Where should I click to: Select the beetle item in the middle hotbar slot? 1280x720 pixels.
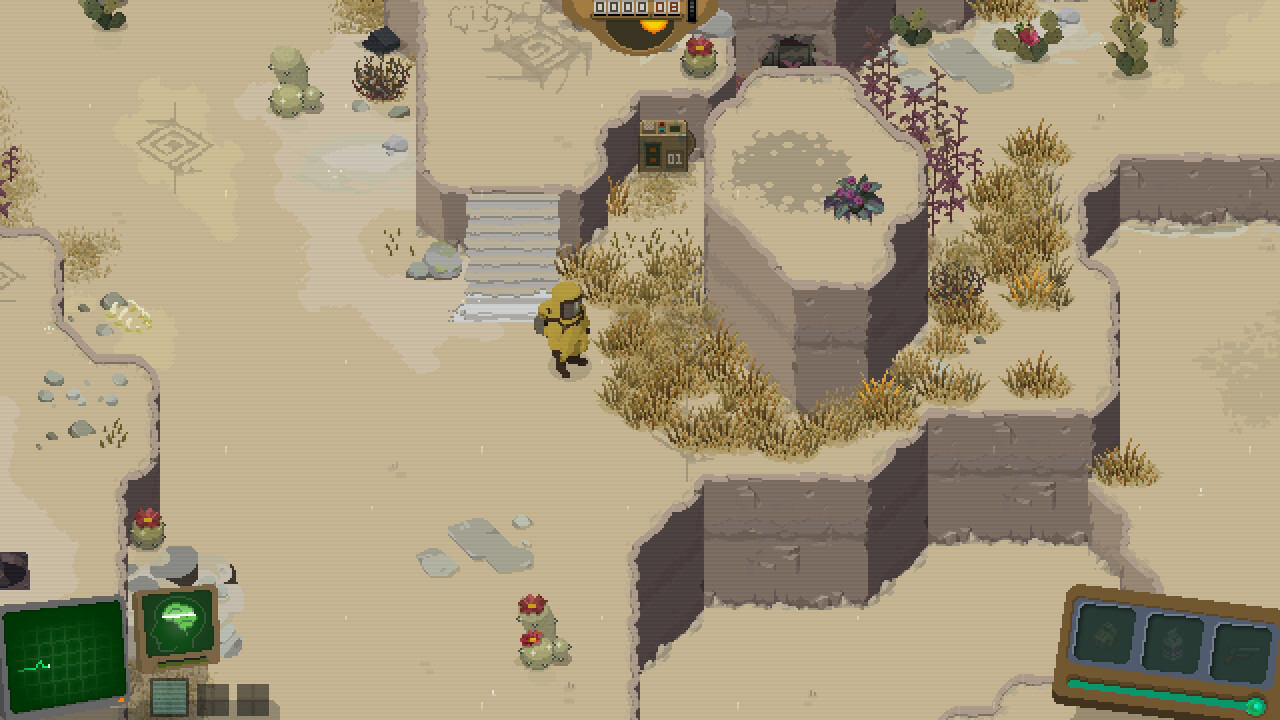coord(1173,642)
